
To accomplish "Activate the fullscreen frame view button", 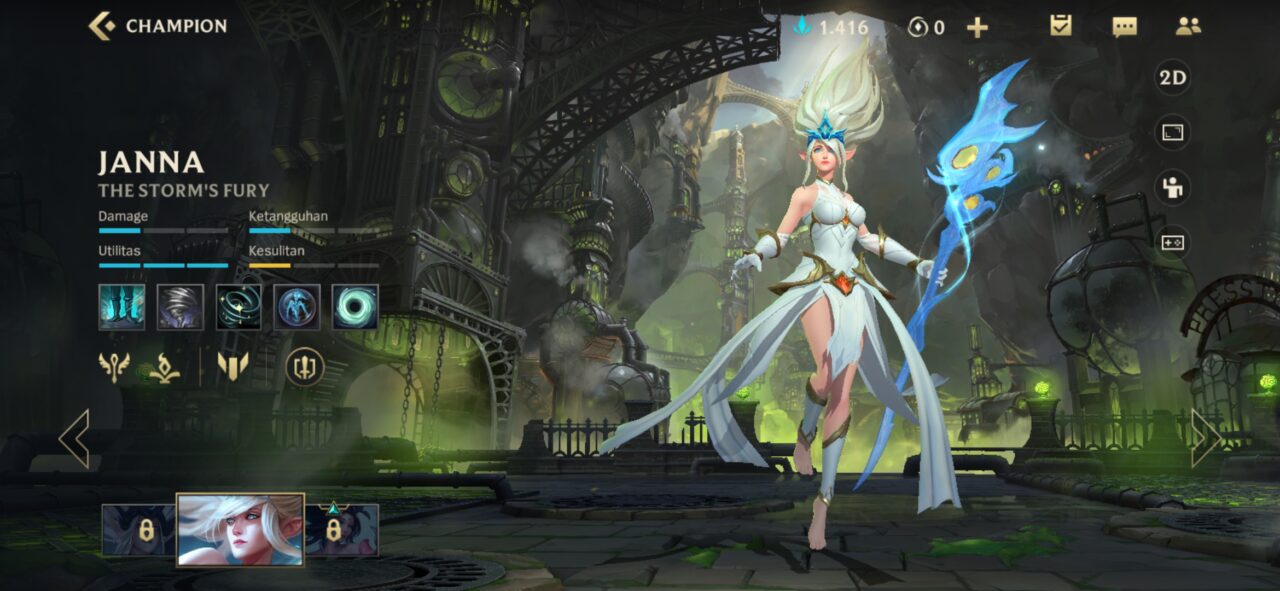I will (1172, 132).
